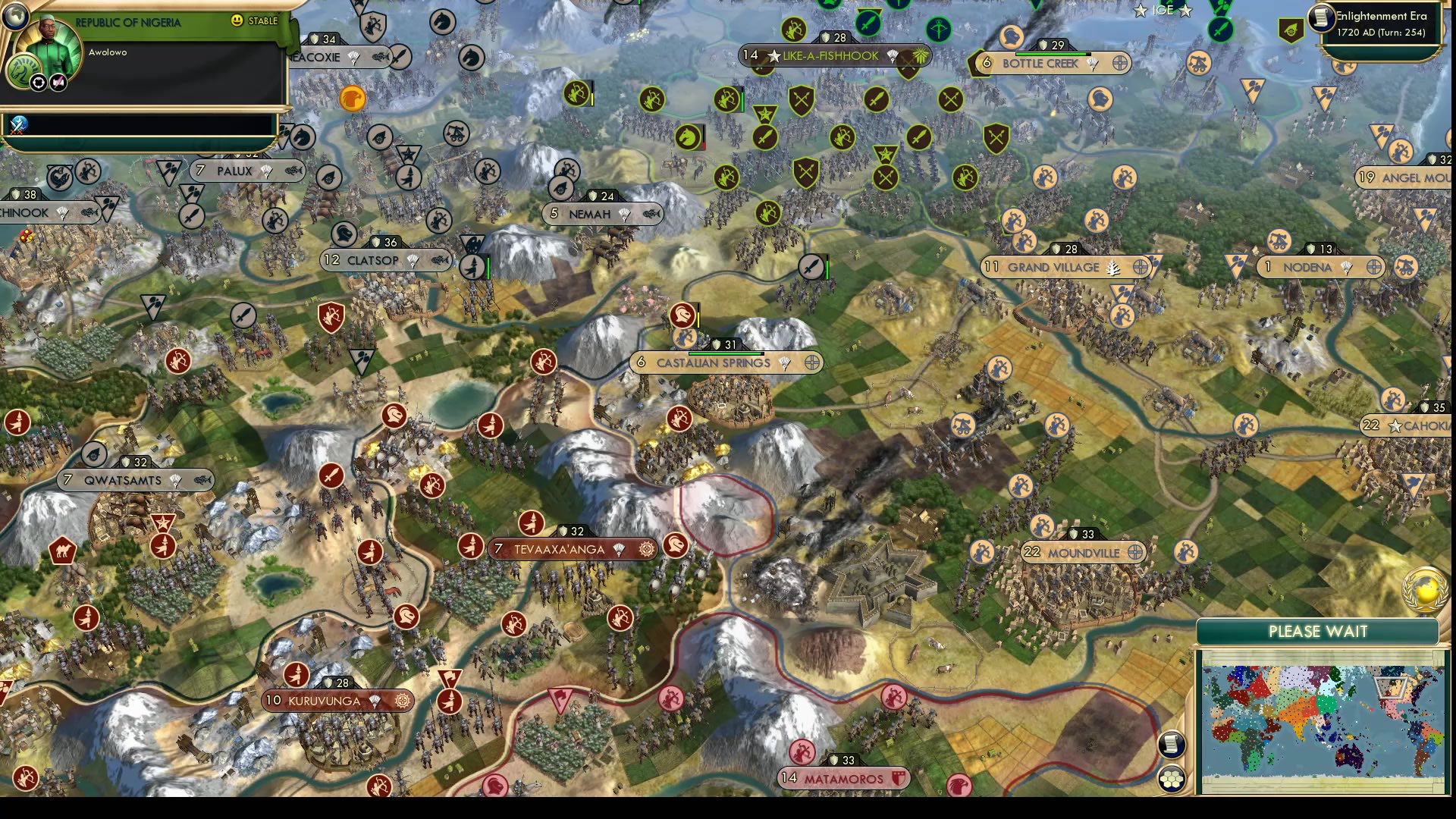1456x819 pixels.
Task: Click the 1720 AD turn counter banner
Action: click(x=1380, y=34)
